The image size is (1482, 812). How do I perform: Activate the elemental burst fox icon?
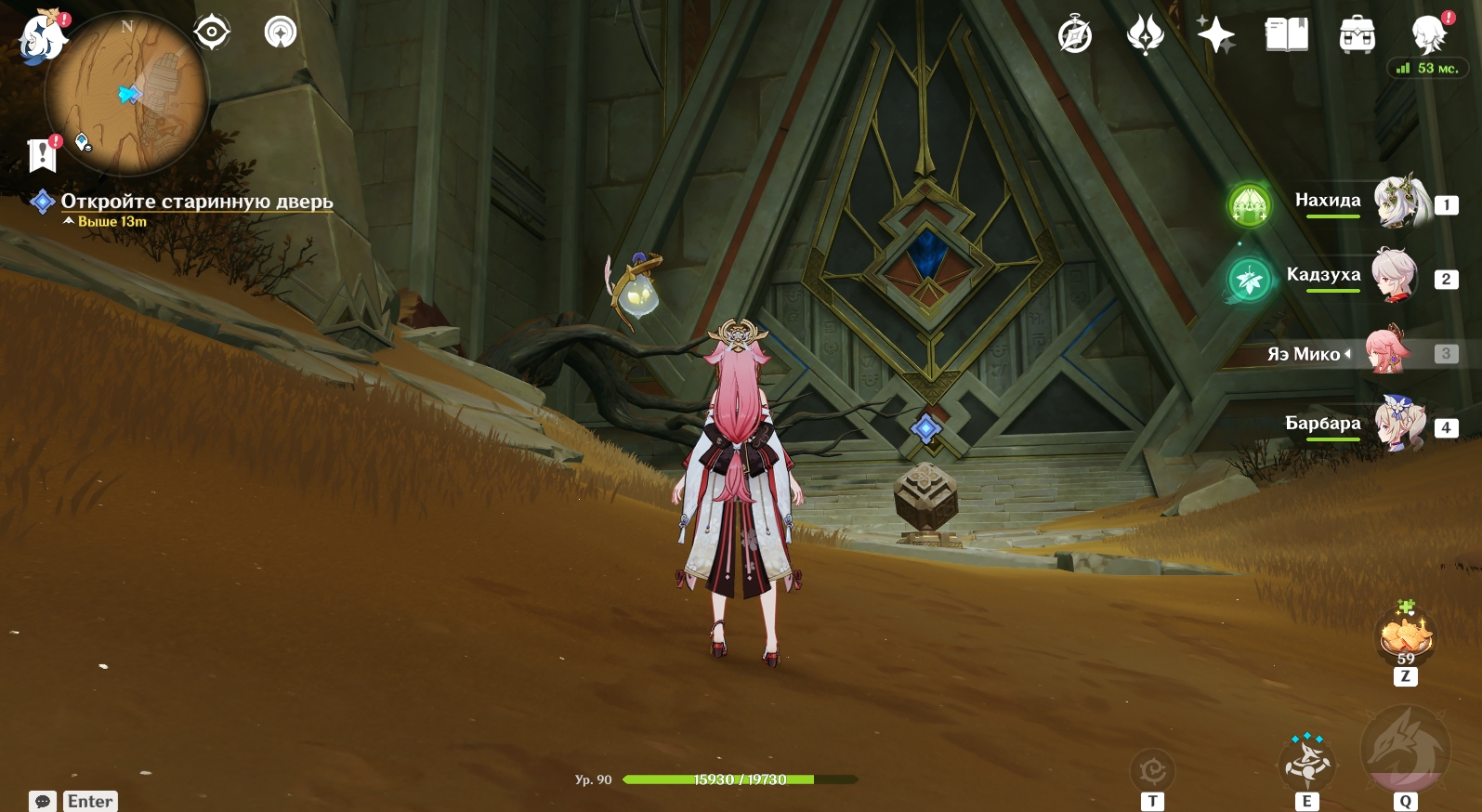1404,749
